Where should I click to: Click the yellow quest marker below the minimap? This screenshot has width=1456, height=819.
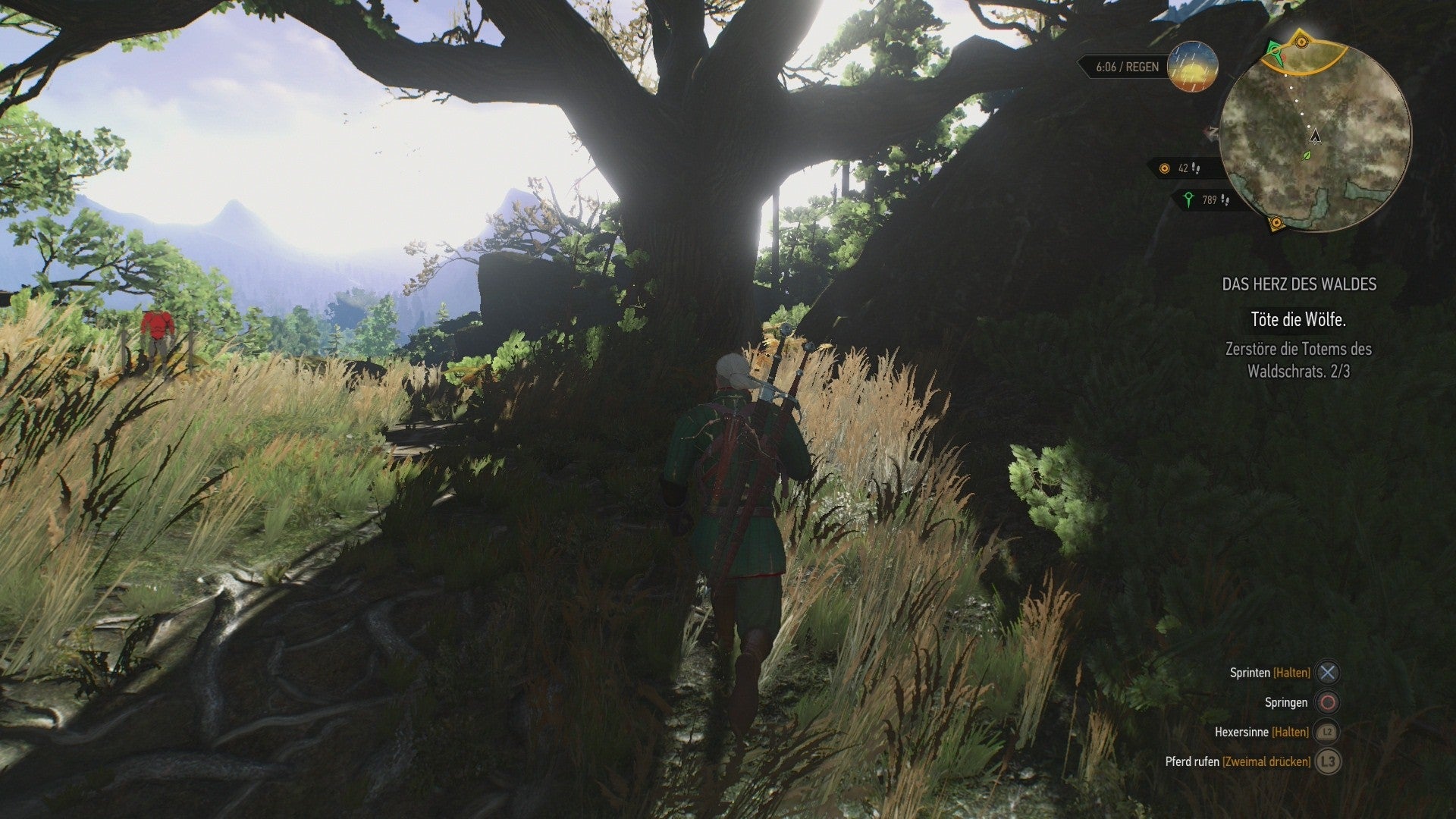pos(1276,222)
